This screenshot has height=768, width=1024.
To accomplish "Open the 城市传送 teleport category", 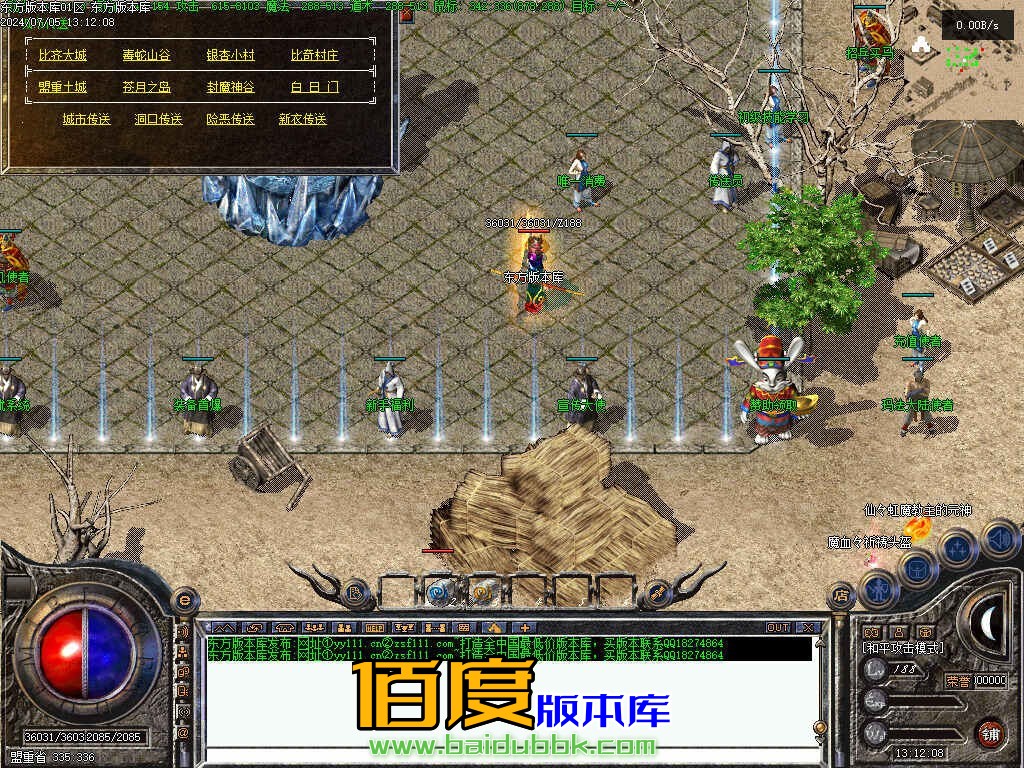I will click(86, 119).
